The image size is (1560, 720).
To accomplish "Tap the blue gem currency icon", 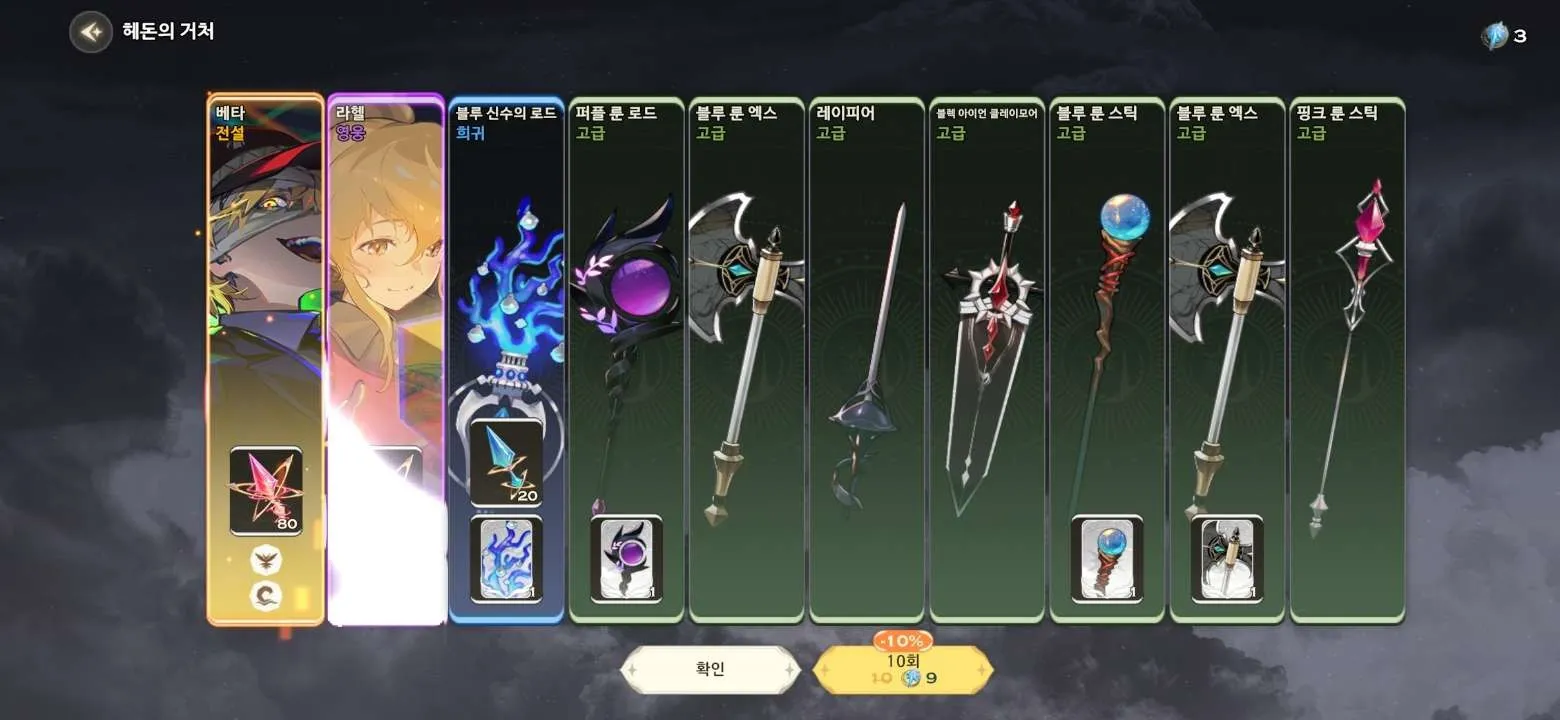I will click(x=1494, y=37).
